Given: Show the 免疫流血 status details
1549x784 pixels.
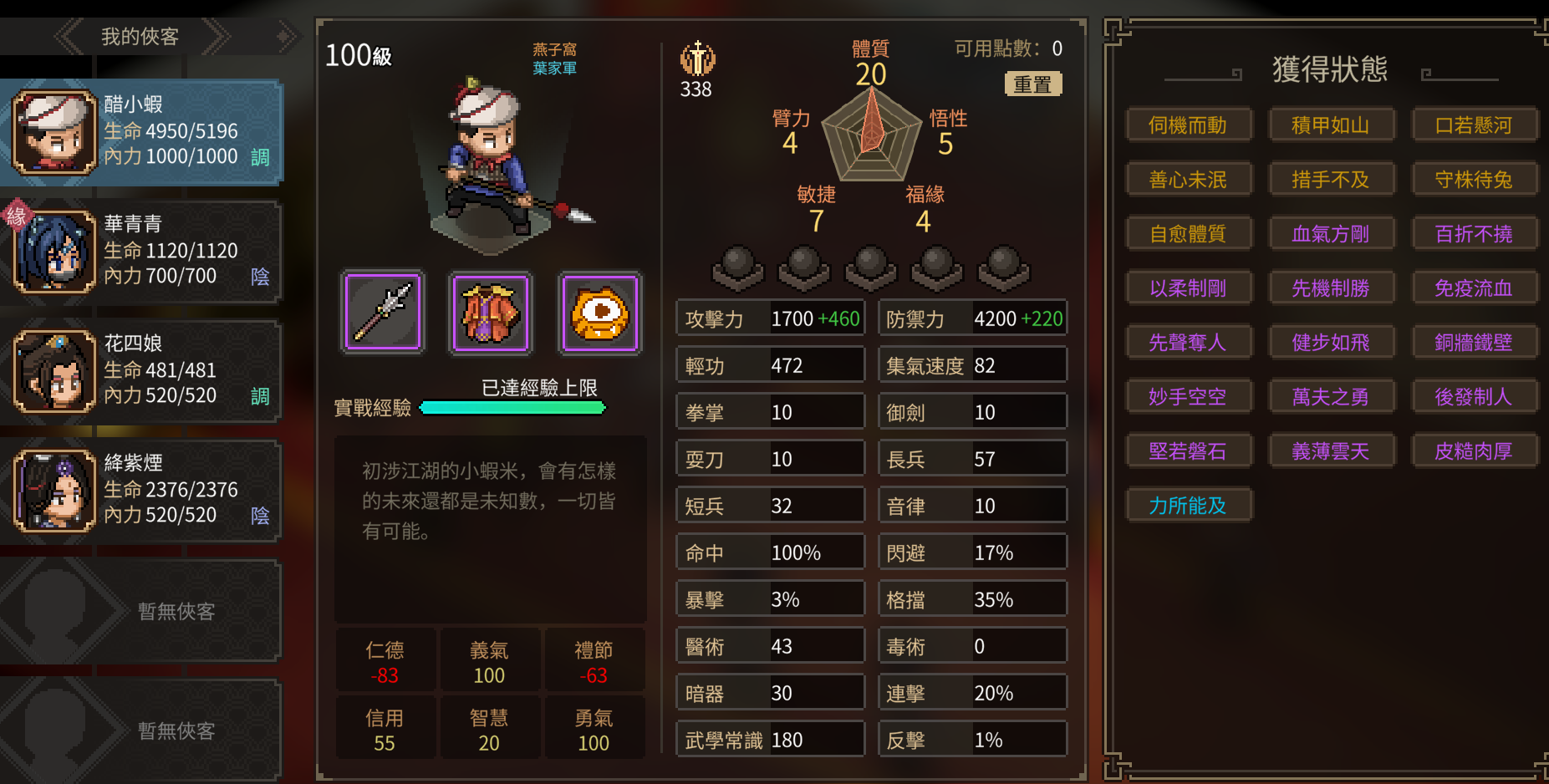Looking at the screenshot, I should 1473,288.
